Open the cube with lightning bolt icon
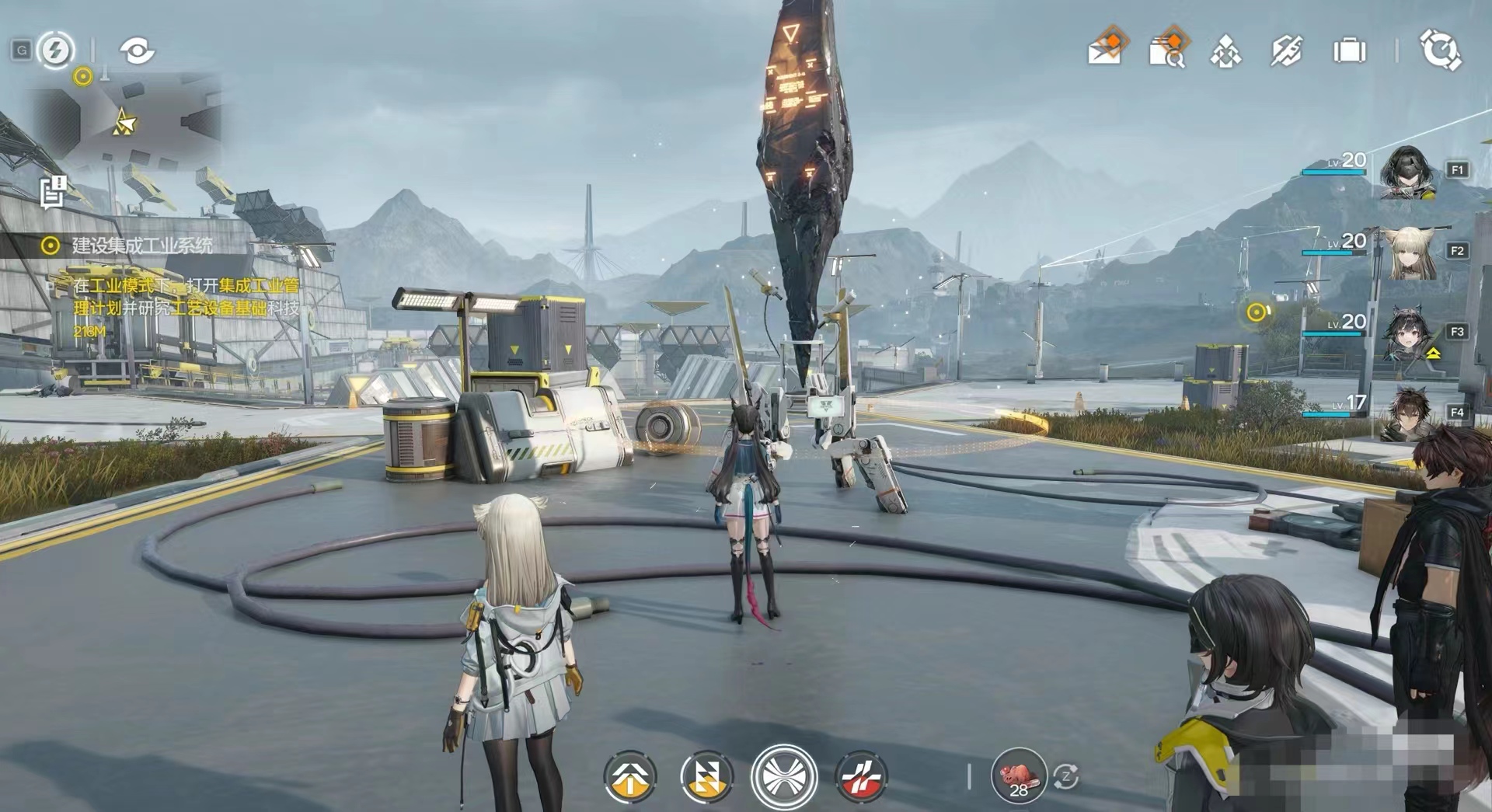The image size is (1492, 812). pos(1286,51)
